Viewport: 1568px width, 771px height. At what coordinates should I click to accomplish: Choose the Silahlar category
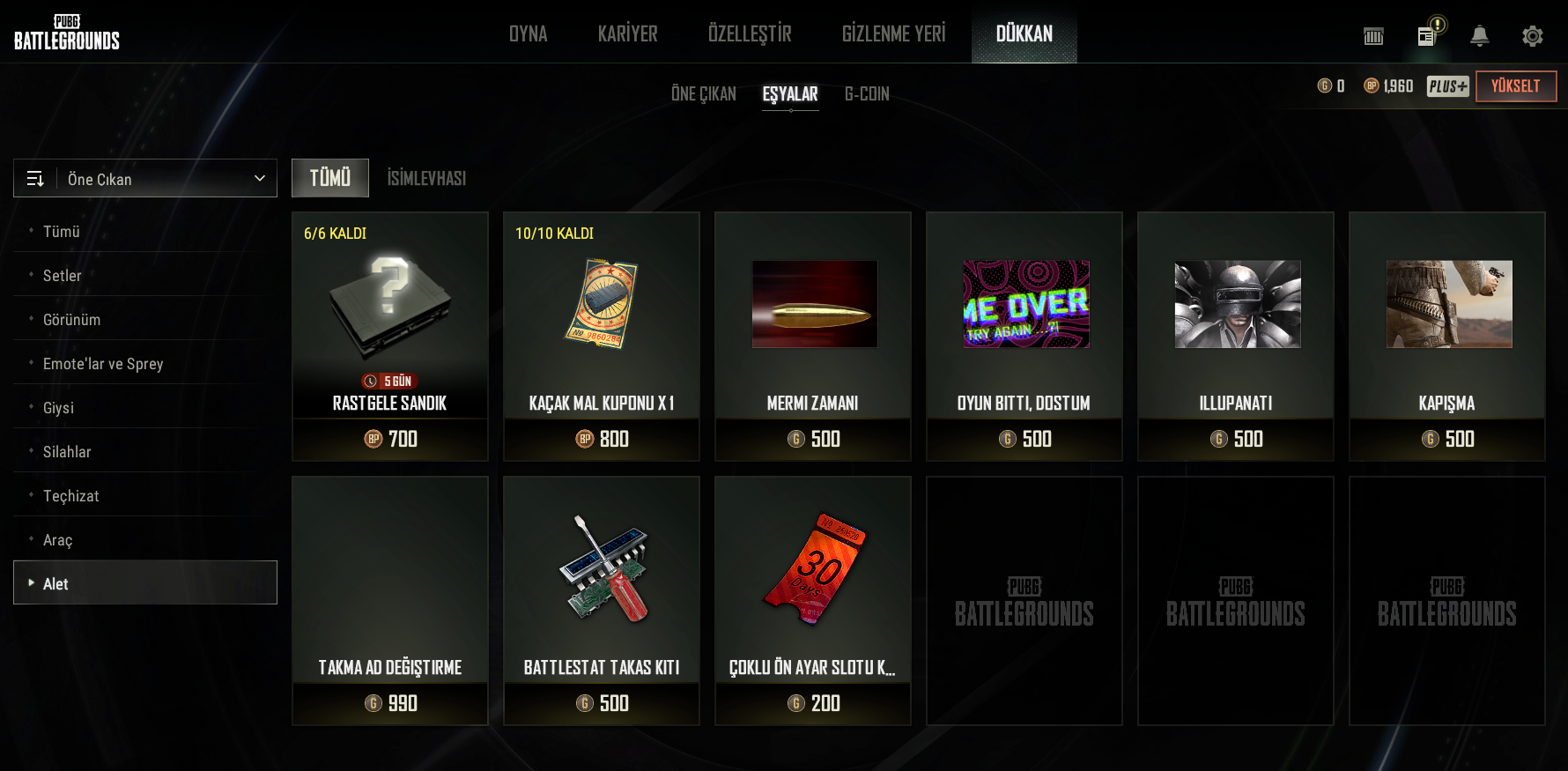pyautogui.click(x=67, y=452)
